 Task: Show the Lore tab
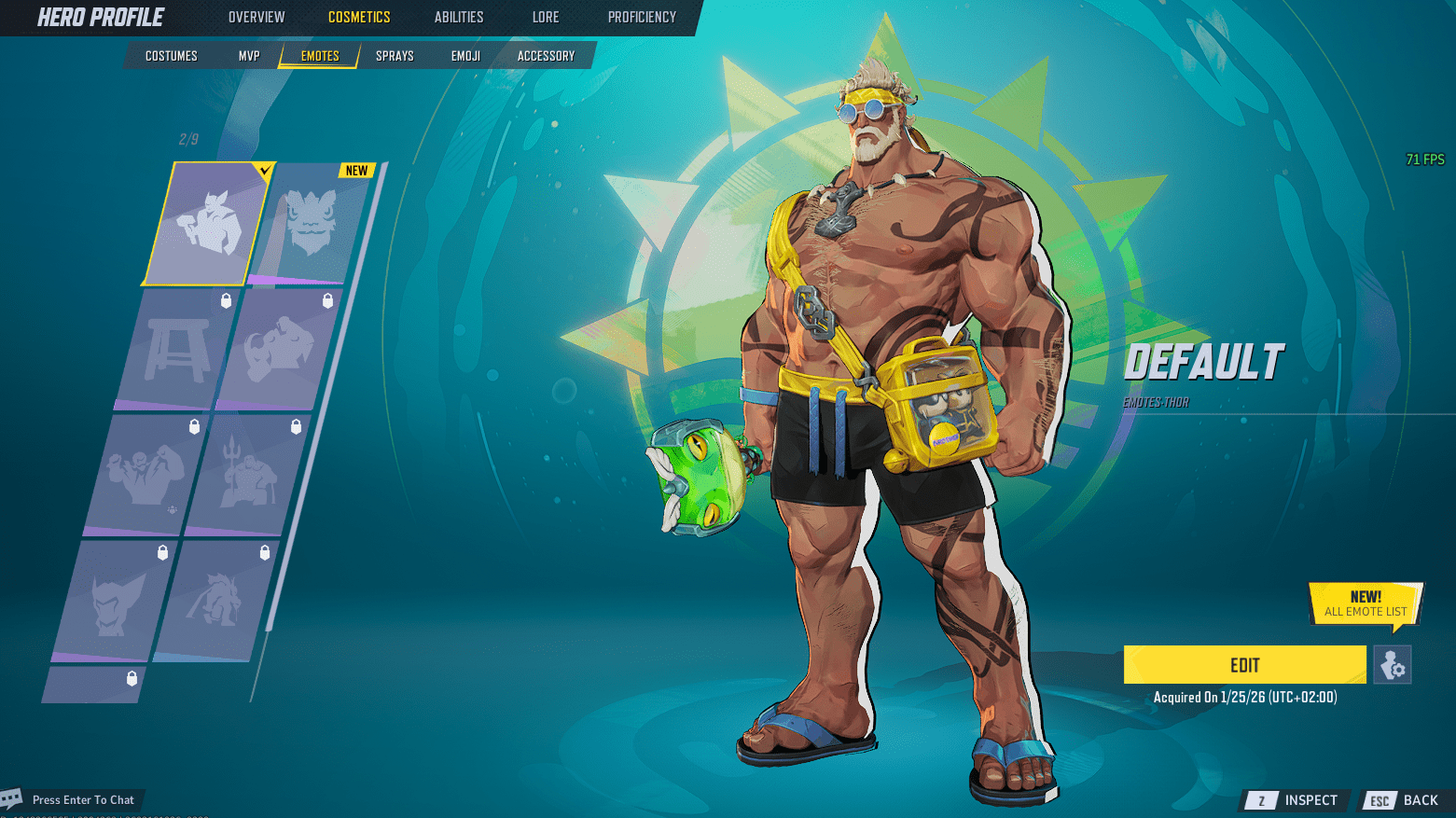point(546,17)
